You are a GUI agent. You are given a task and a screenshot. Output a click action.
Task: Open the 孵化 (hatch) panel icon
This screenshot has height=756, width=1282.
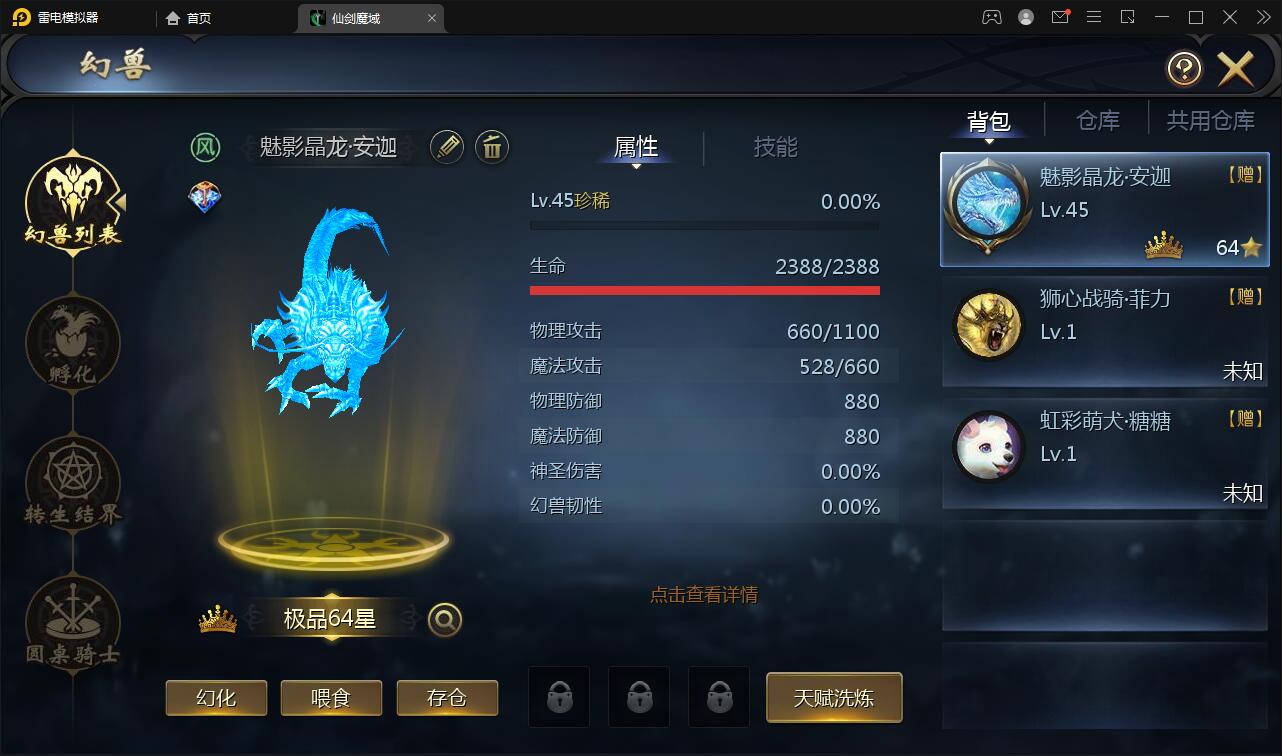pos(71,342)
